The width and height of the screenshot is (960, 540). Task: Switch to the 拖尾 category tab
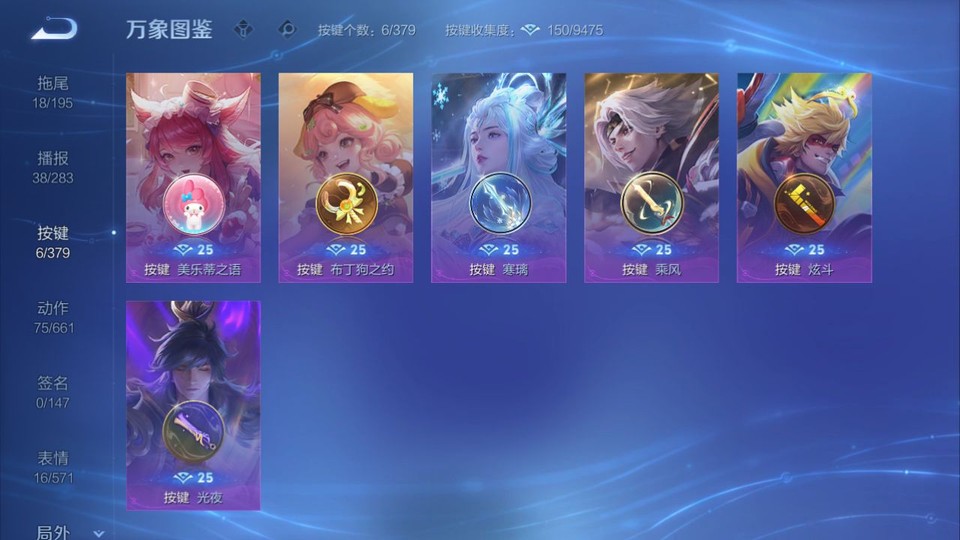point(53,92)
